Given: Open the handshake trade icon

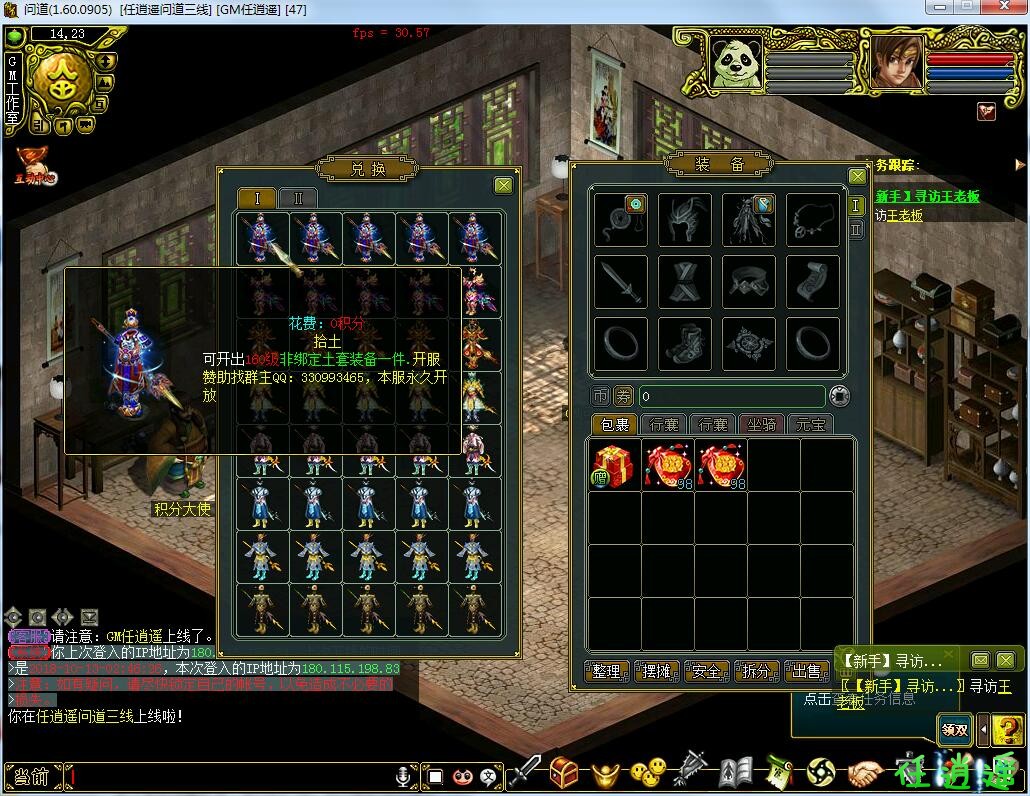Looking at the screenshot, I should tap(866, 772).
